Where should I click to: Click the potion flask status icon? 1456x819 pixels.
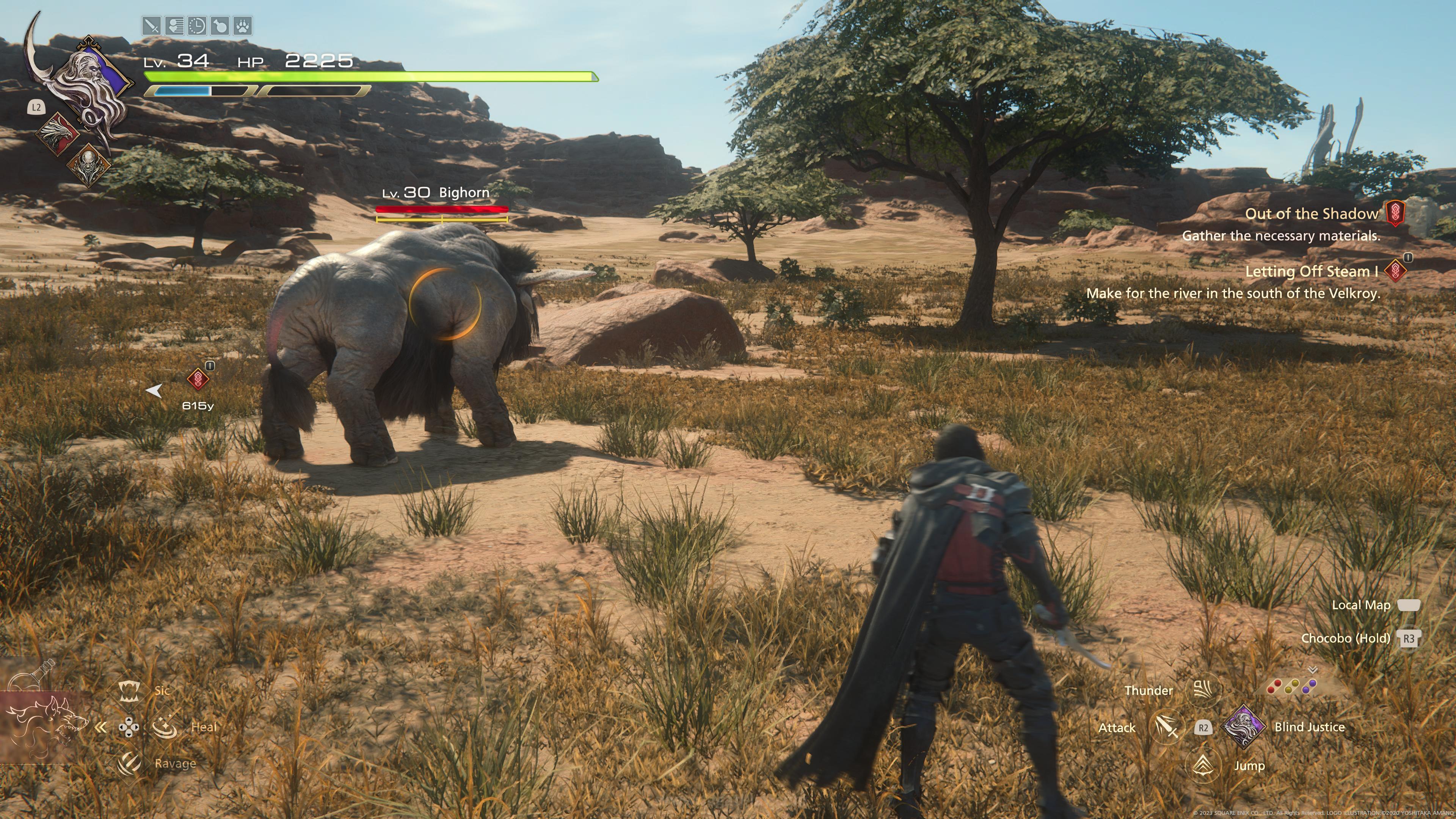pos(219,26)
